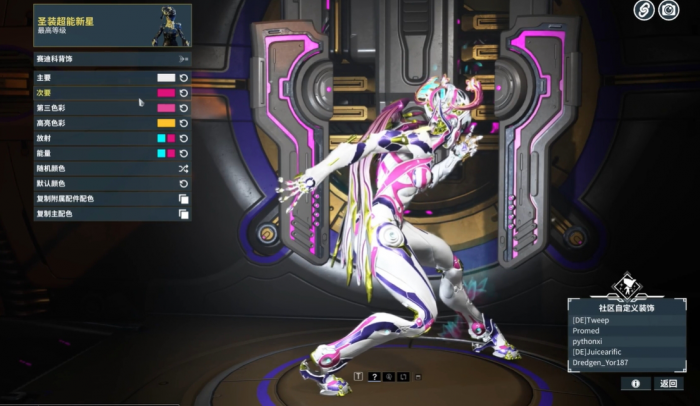Select the magenta 能量 energy swatch
700x406 pixels.
172,153
